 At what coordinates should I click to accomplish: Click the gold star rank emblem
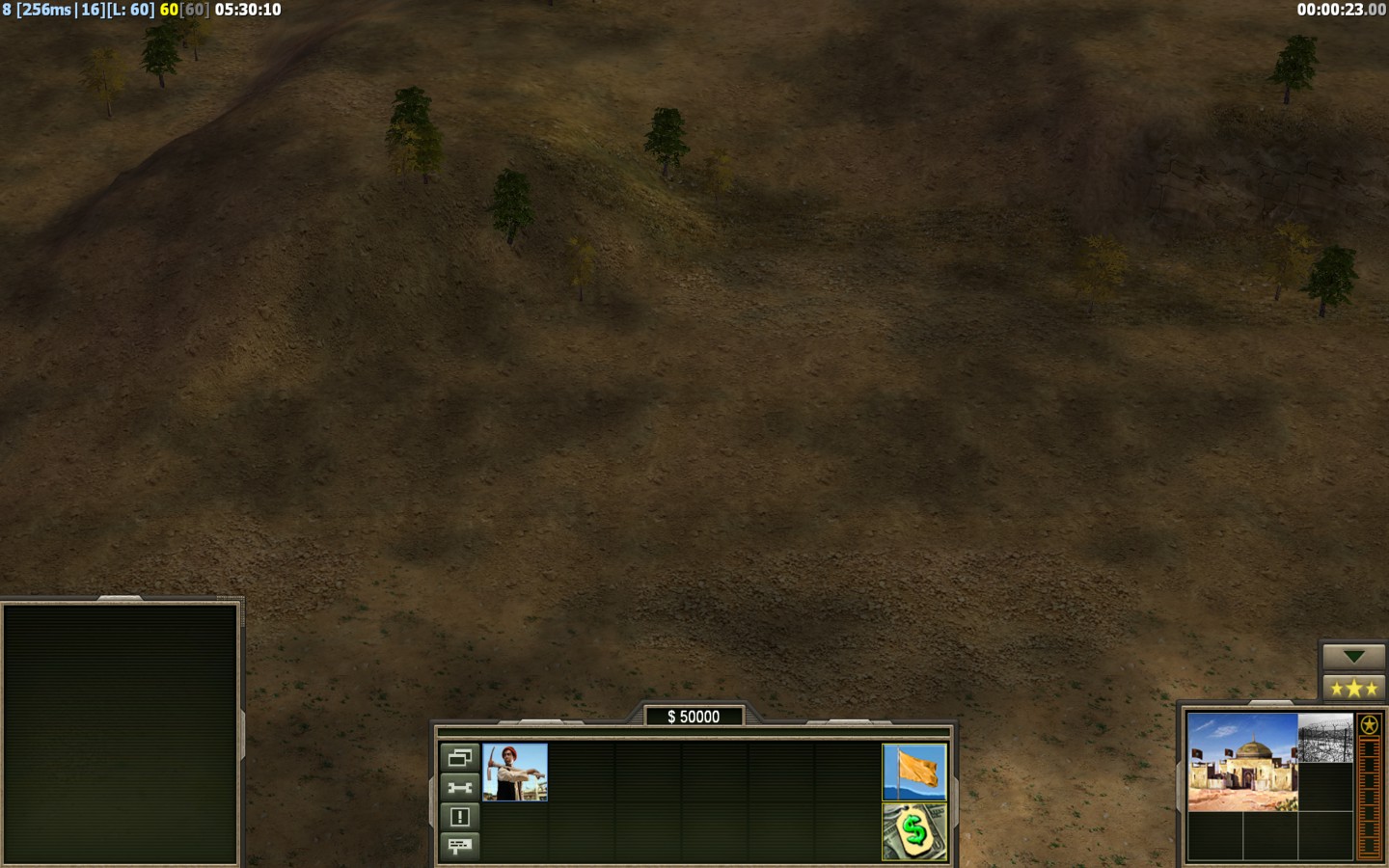tap(1369, 725)
